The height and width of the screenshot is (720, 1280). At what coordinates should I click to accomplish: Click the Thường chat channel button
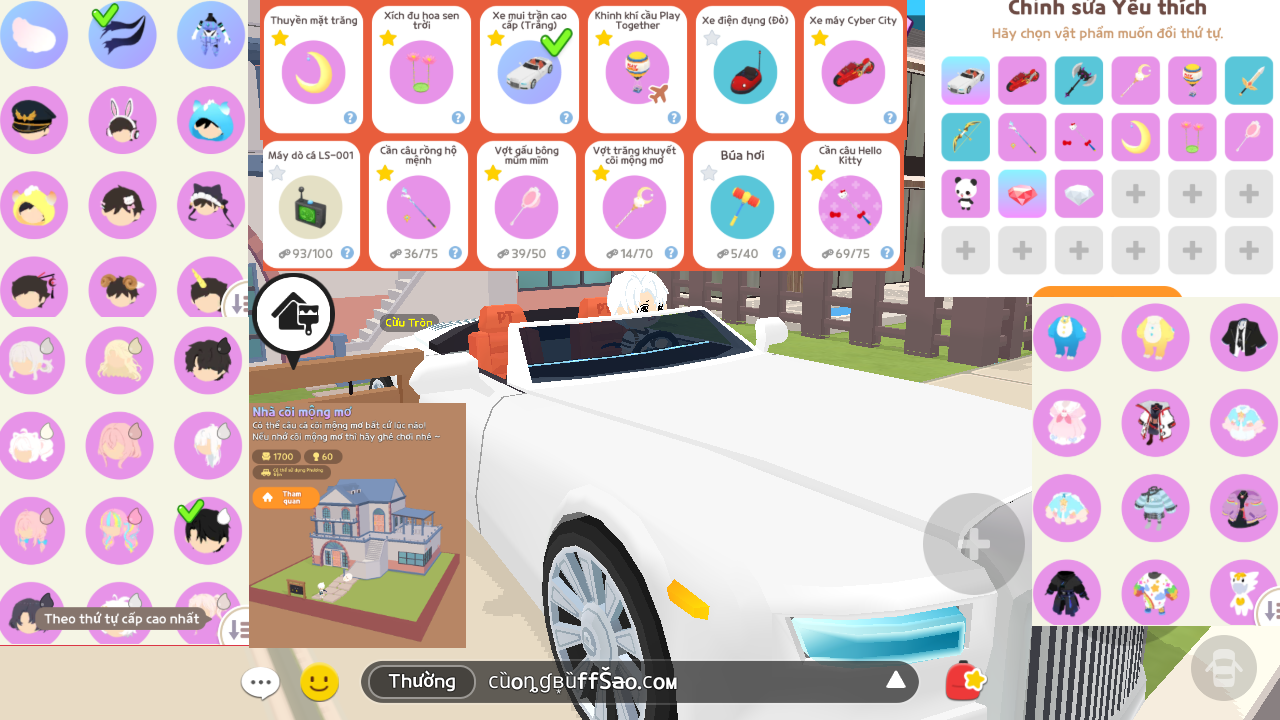pos(422,682)
